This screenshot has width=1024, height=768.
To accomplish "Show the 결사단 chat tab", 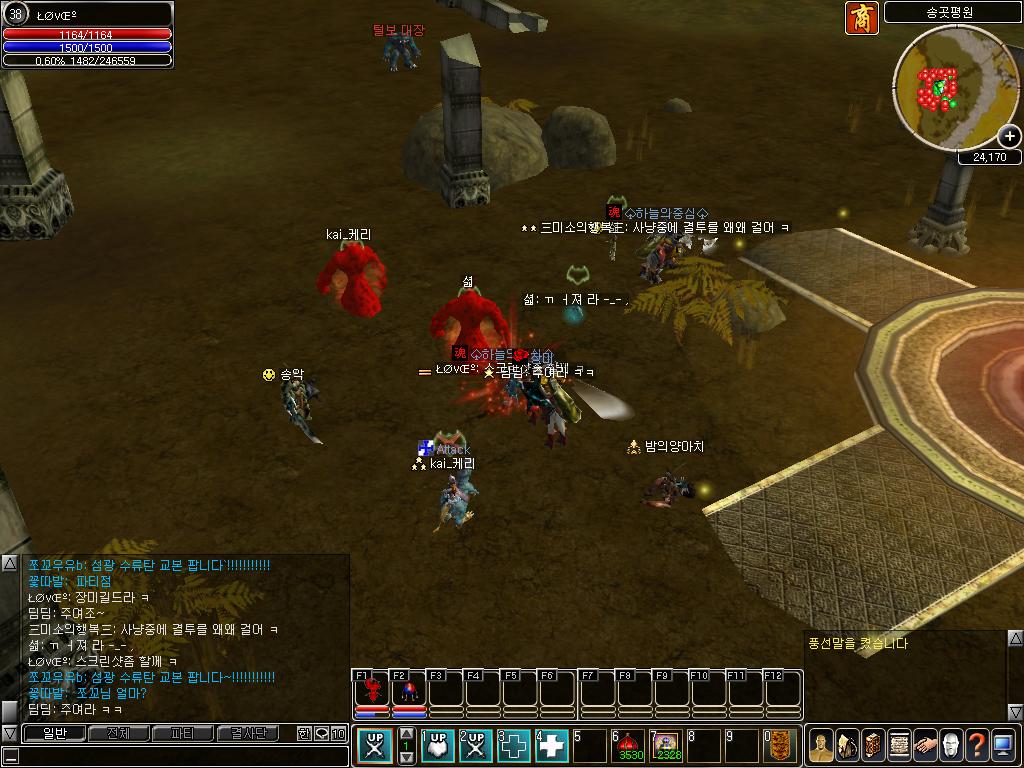I will pos(248,734).
